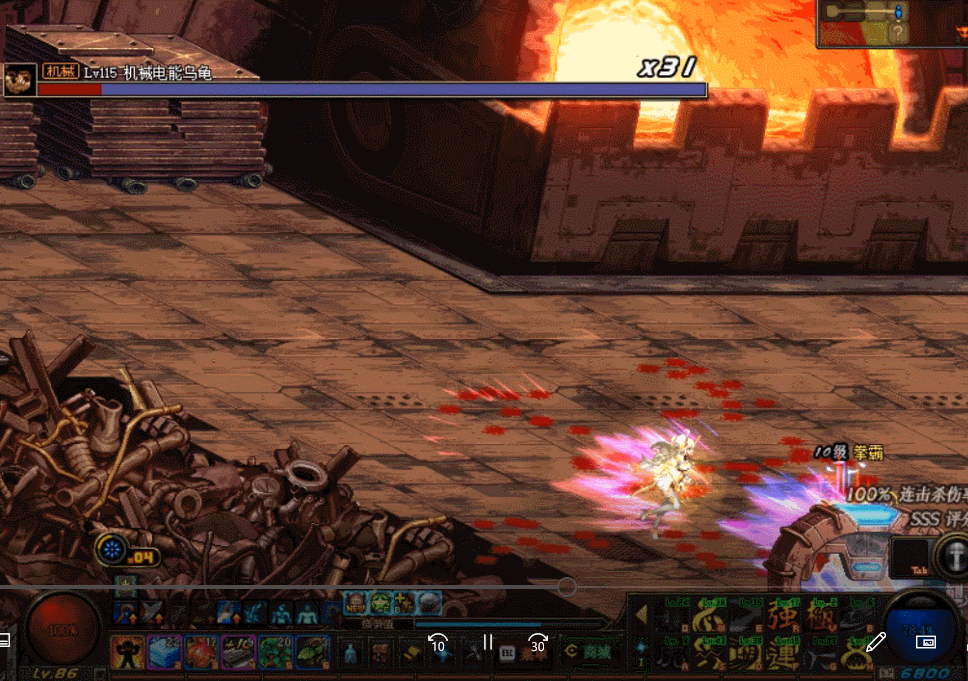The width and height of the screenshot is (968, 681).
Task: Use the red orb item with count 17
Action: pos(201,652)
